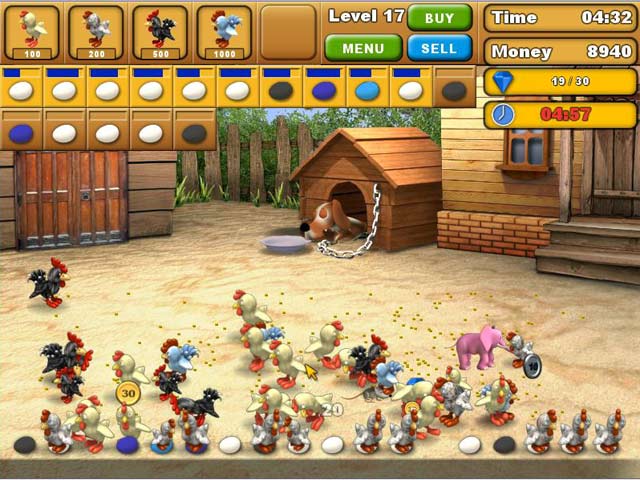Click the blue SELL button

tap(440, 48)
